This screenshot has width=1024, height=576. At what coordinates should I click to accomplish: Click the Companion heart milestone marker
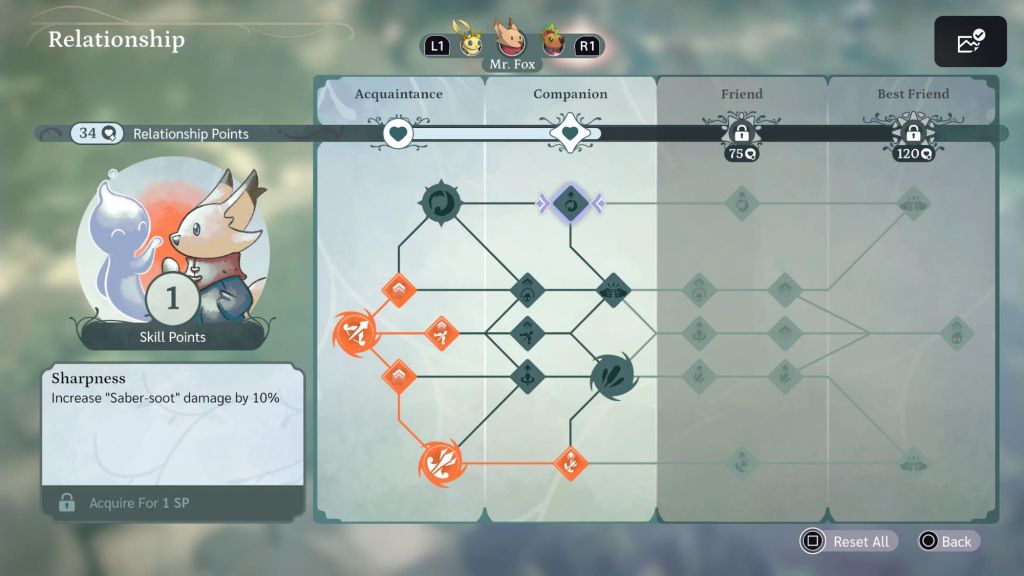[569, 133]
